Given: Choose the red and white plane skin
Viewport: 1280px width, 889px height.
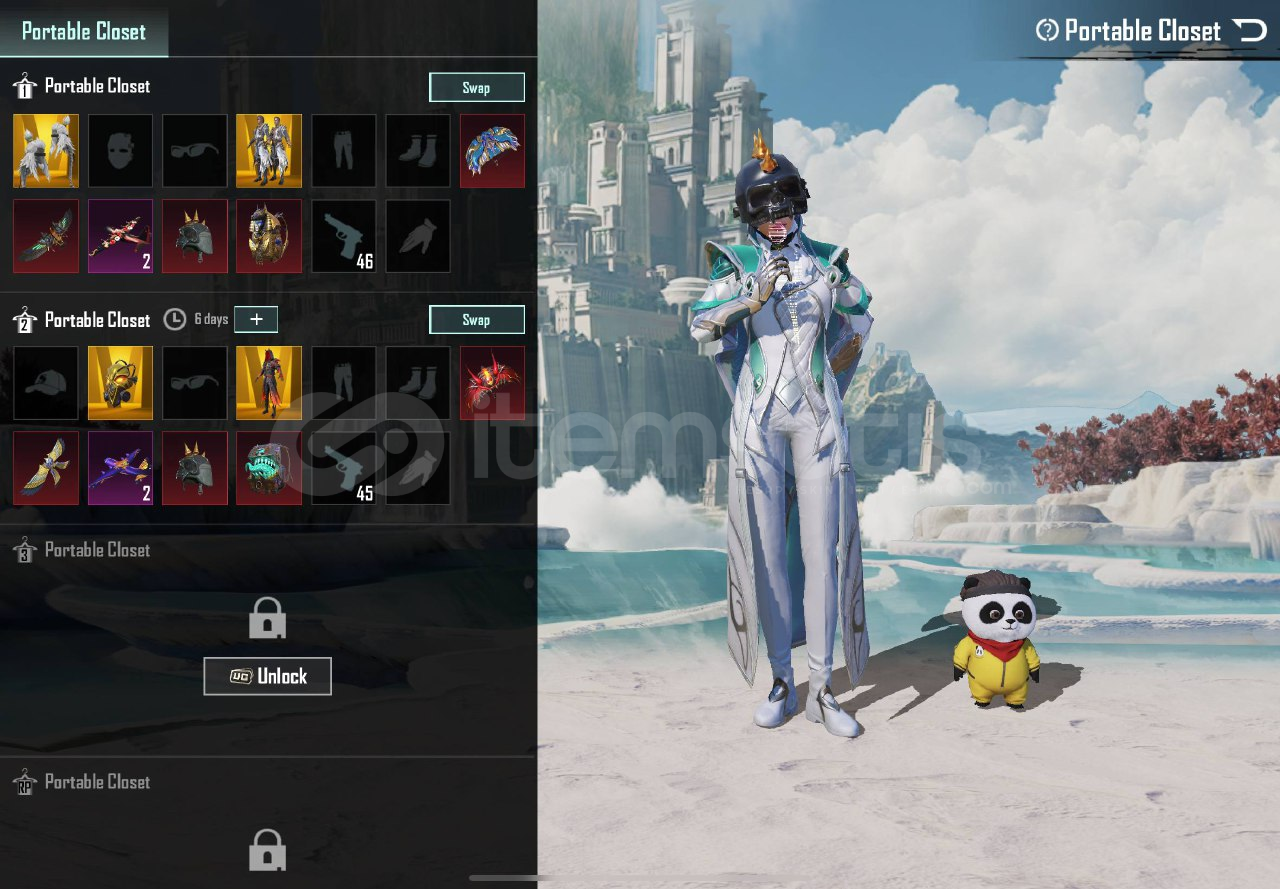Looking at the screenshot, I should click(120, 236).
